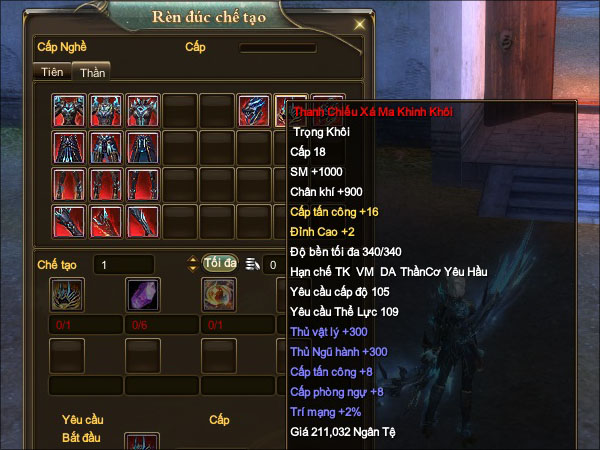Screen dimensions: 600x450
Task: Select the purple crystal material slot
Action: click(x=142, y=294)
